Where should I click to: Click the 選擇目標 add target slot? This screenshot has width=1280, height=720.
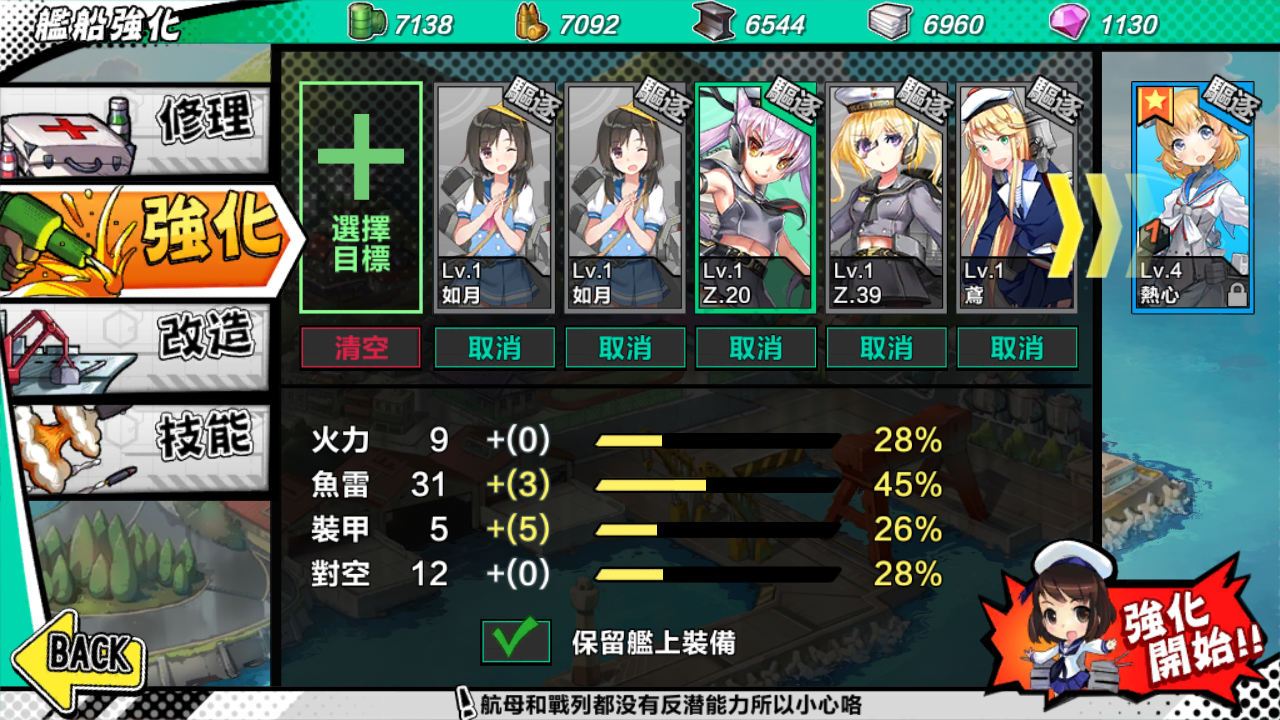[361, 198]
